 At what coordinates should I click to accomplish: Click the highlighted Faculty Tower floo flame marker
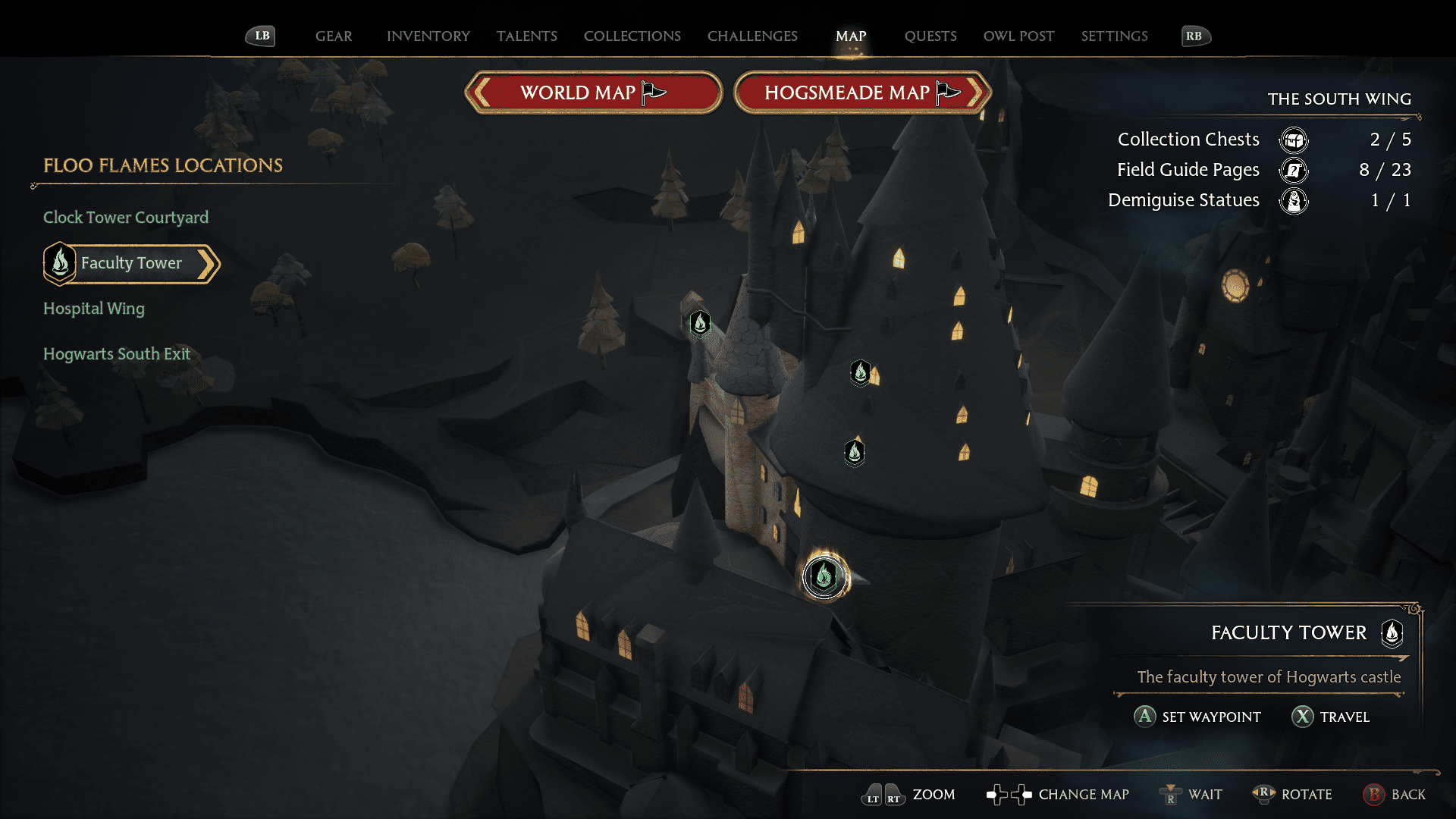(824, 577)
